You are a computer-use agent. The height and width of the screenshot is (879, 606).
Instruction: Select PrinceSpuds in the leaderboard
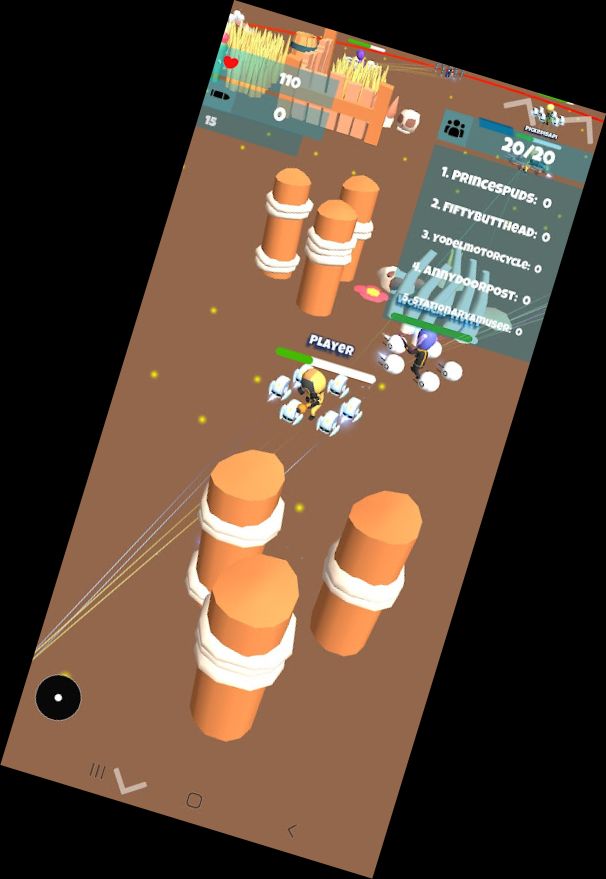tap(496, 187)
